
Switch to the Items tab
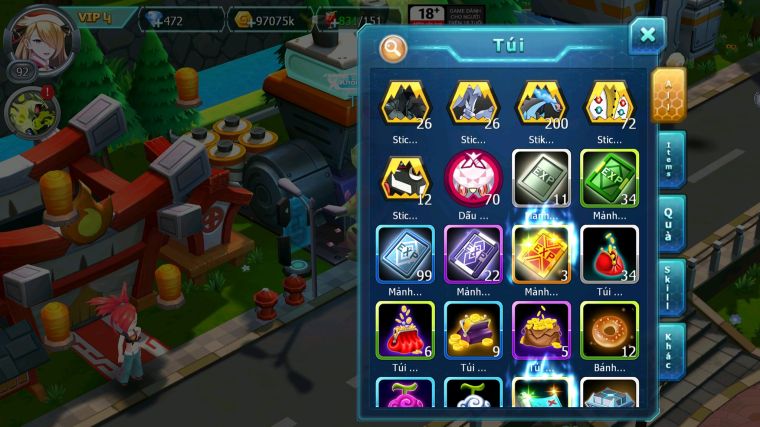point(667,160)
